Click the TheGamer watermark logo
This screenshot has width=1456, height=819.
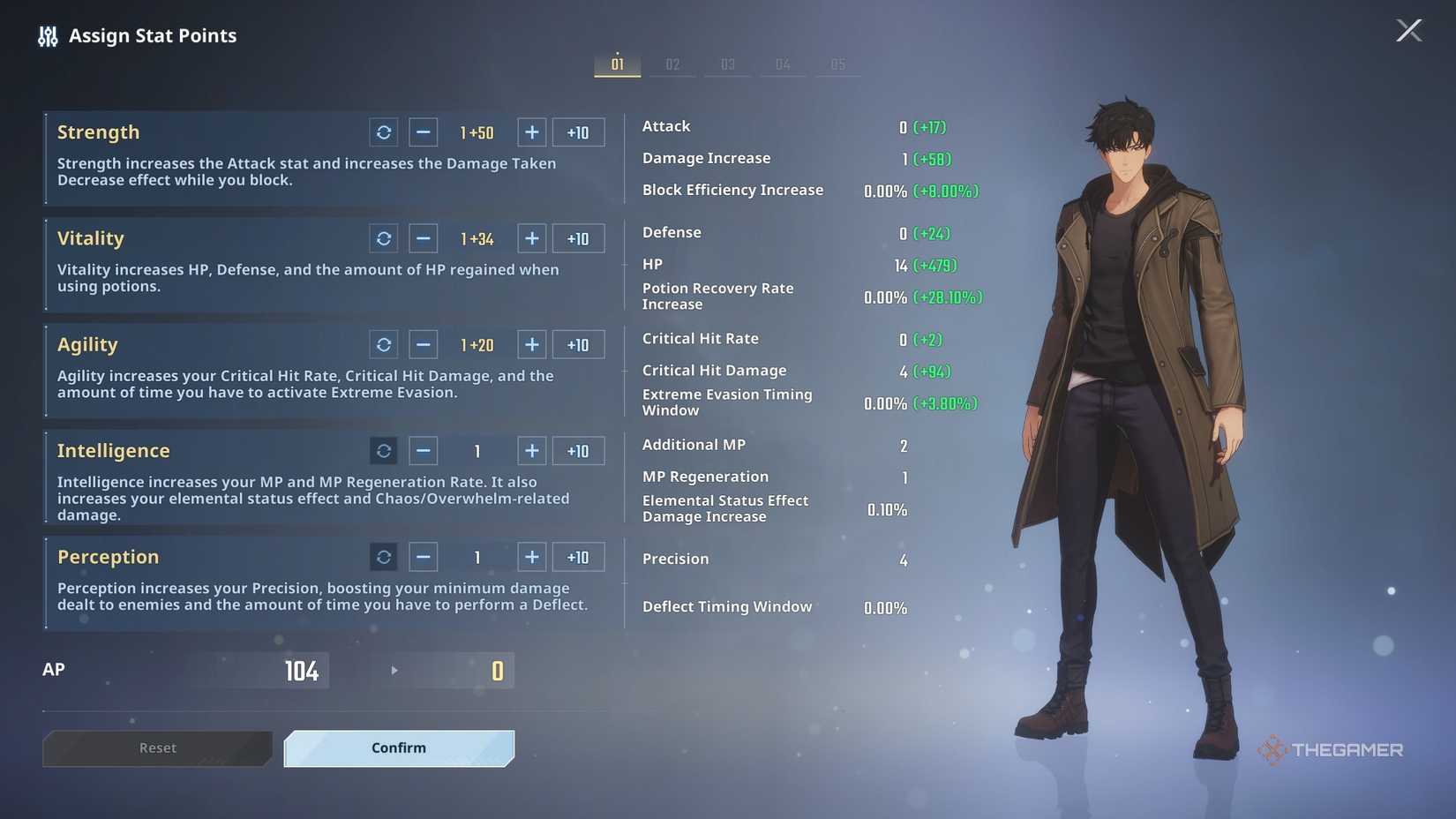click(1332, 749)
